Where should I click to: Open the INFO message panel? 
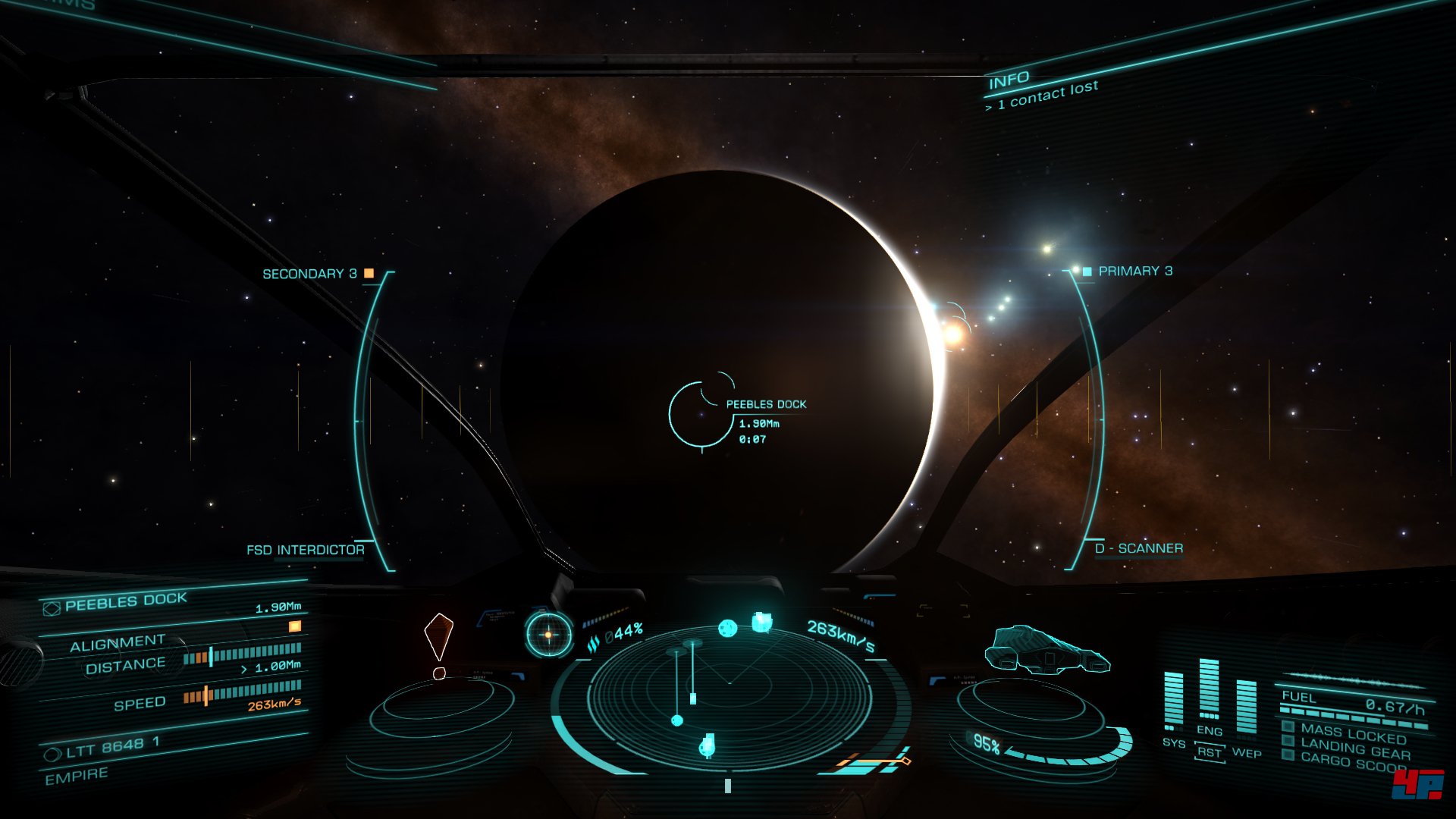(x=1009, y=80)
